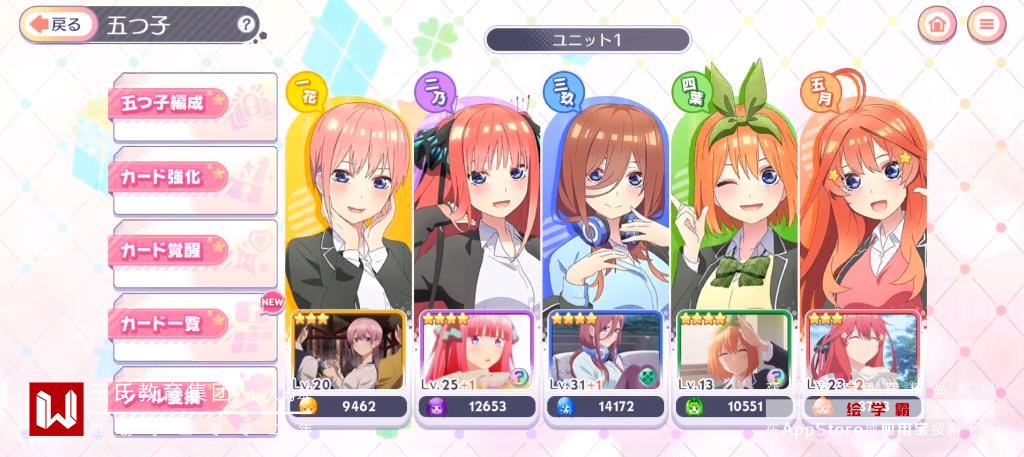Image resolution: width=1024 pixels, height=457 pixels.
Task: Go back with the 戻る button
Action: pyautogui.click(x=57, y=24)
